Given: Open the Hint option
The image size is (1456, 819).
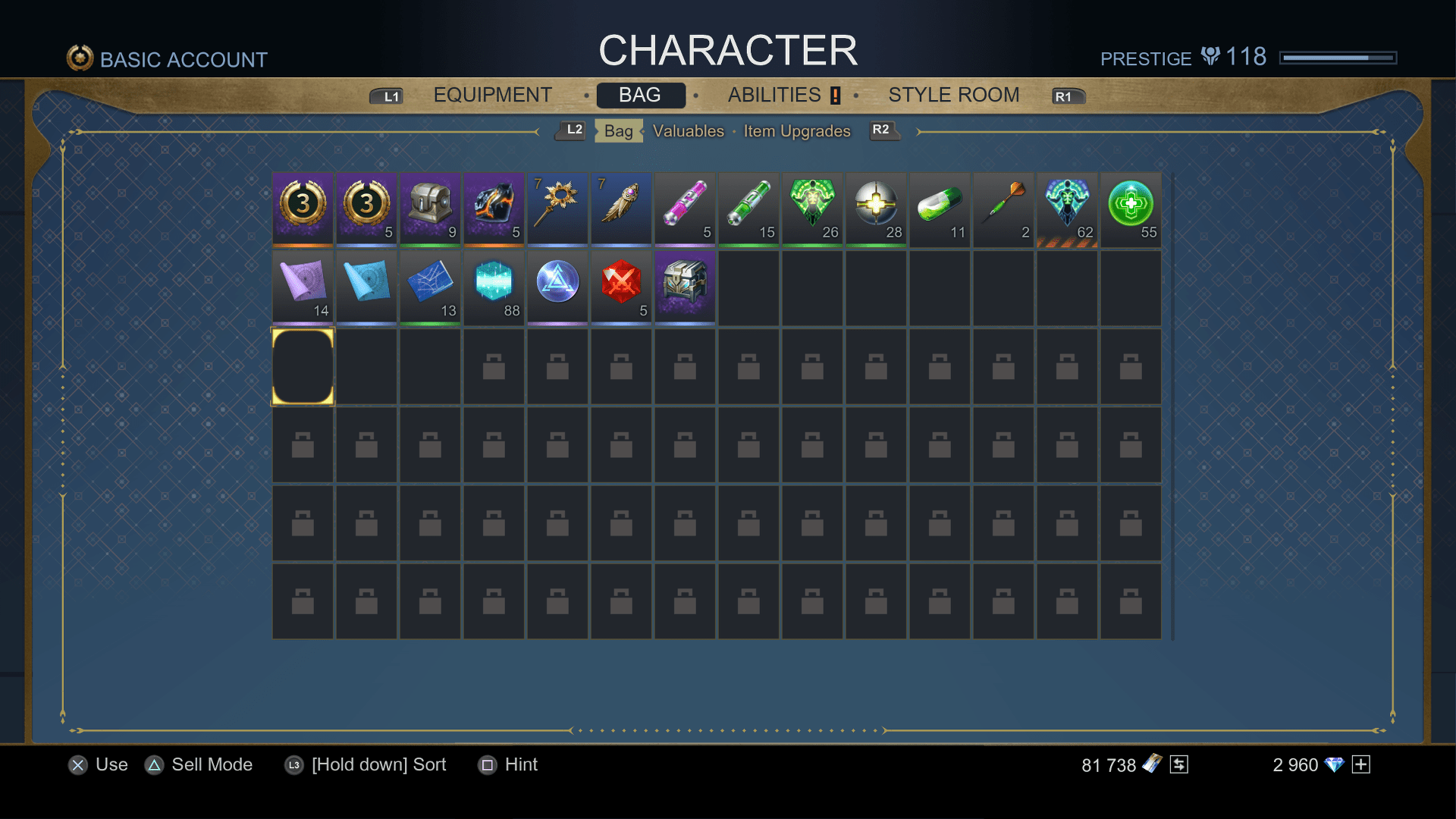Looking at the screenshot, I should (x=507, y=764).
